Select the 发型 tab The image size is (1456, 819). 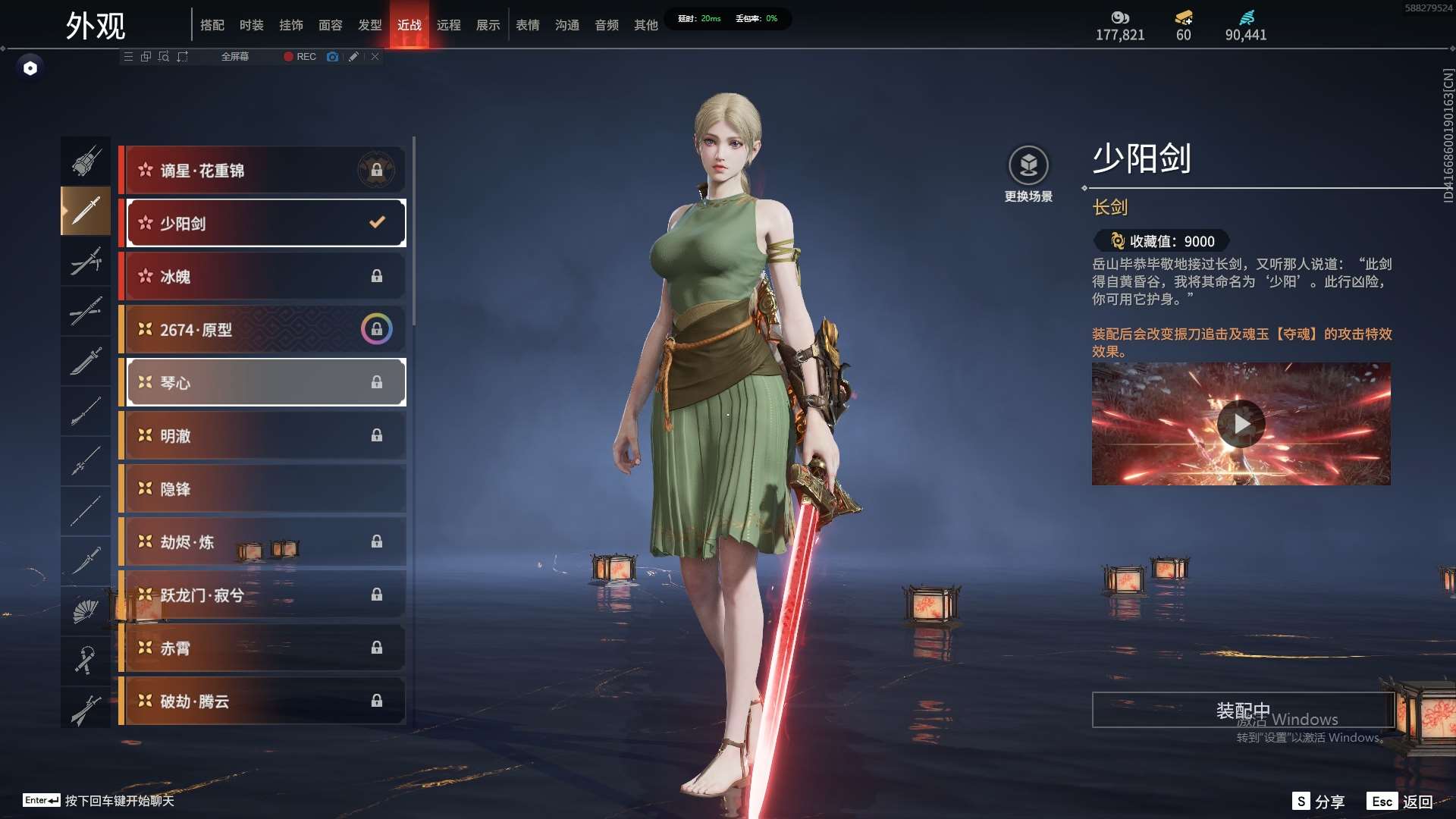(x=369, y=25)
